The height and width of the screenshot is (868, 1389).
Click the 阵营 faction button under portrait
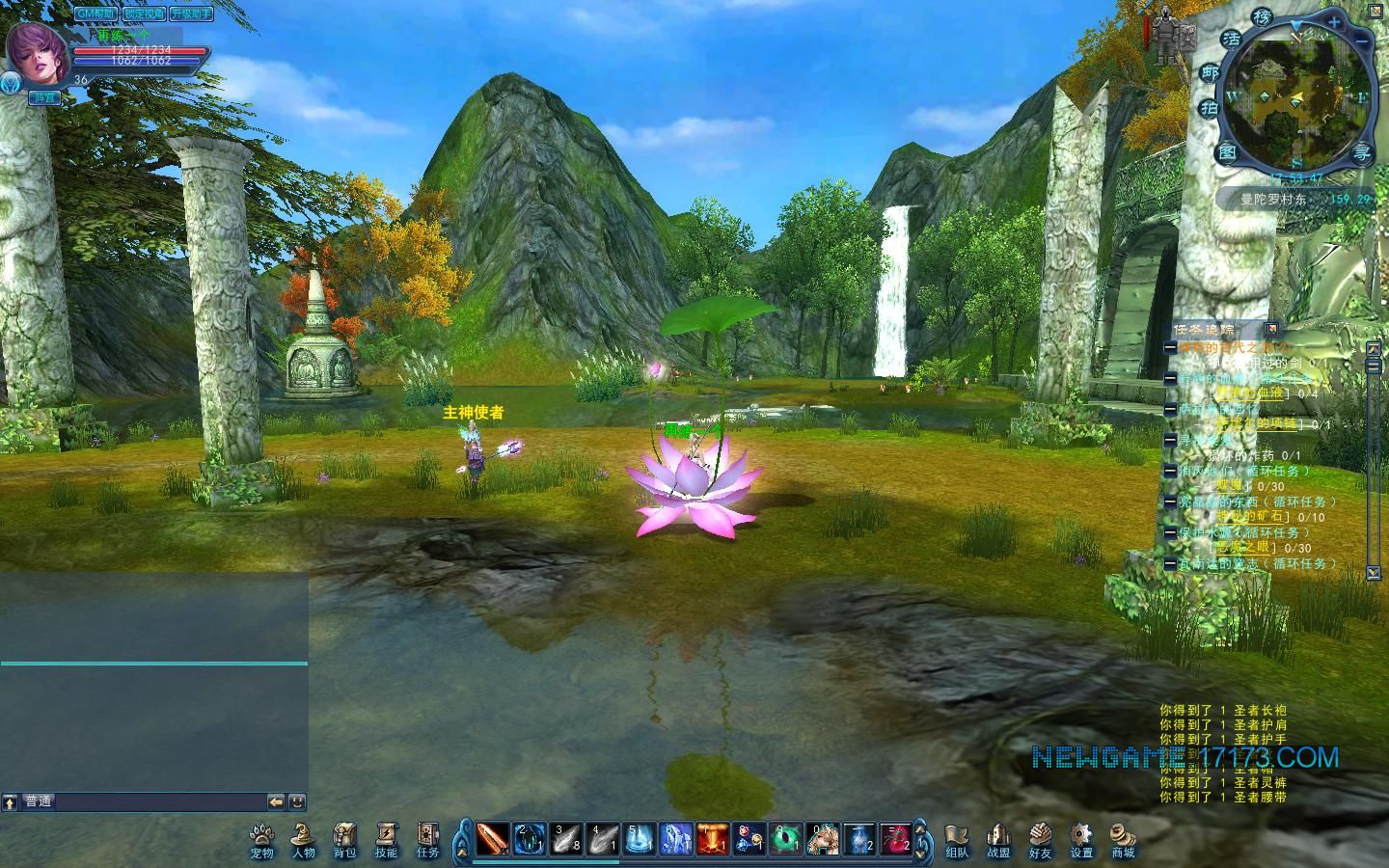click(43, 97)
